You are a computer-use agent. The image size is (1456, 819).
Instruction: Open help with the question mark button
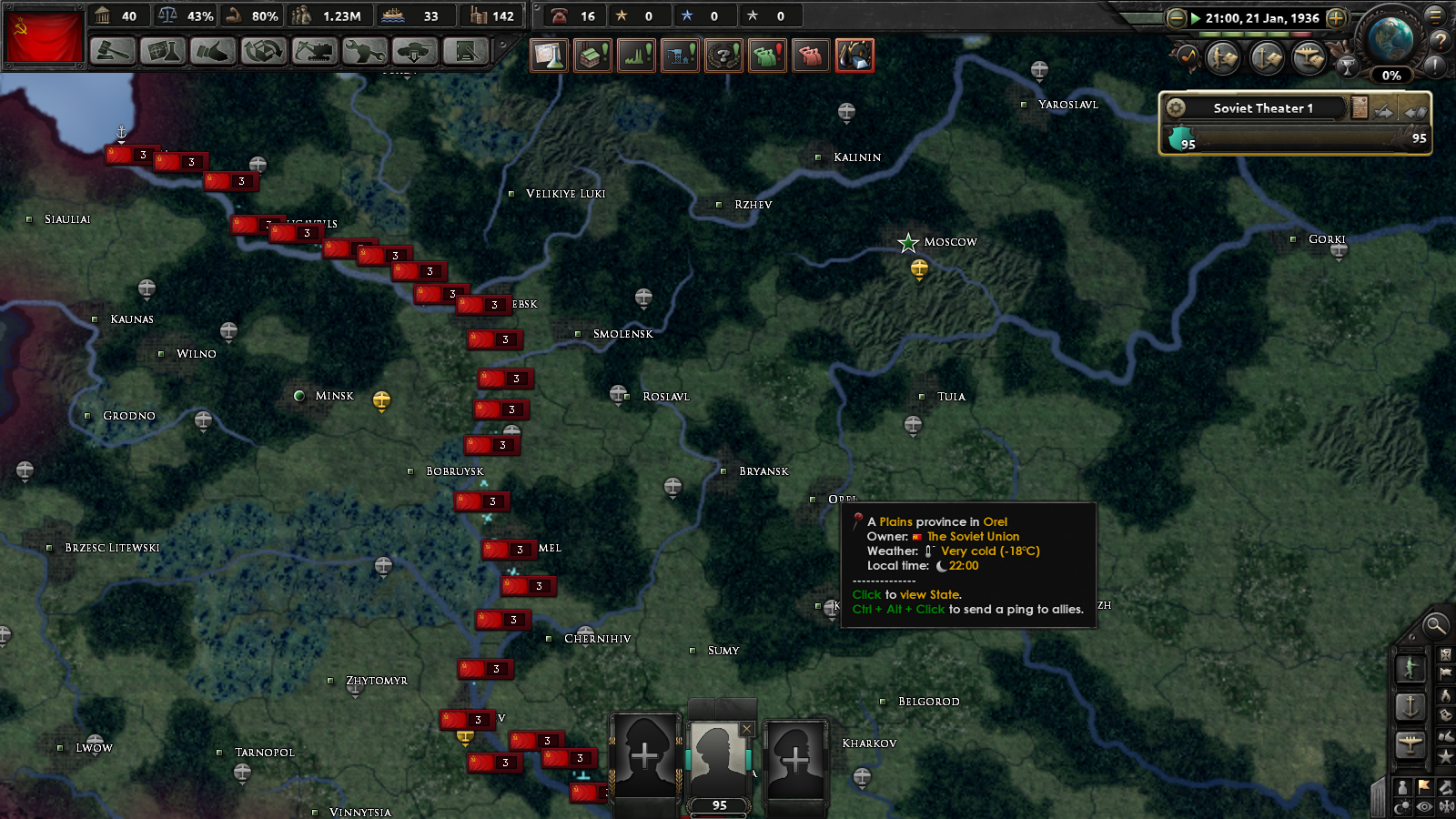(1439, 41)
